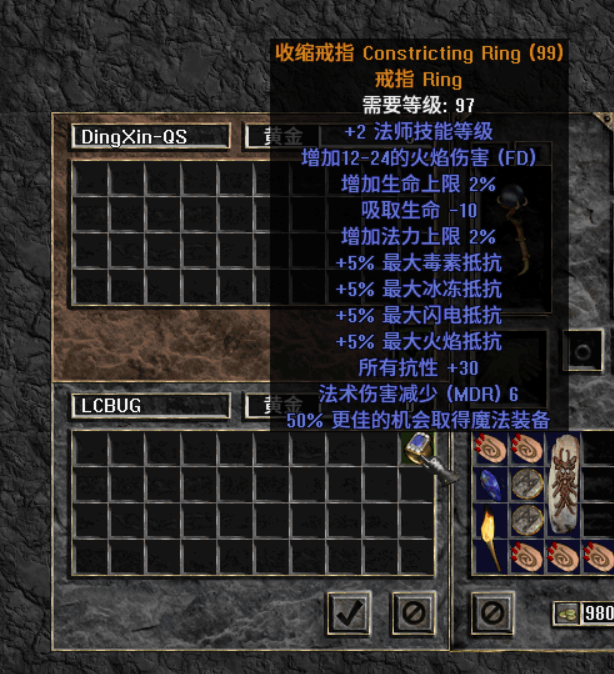Pick up the Constricting Ring in the trade grid
This screenshot has width=614, height=674.
418,448
